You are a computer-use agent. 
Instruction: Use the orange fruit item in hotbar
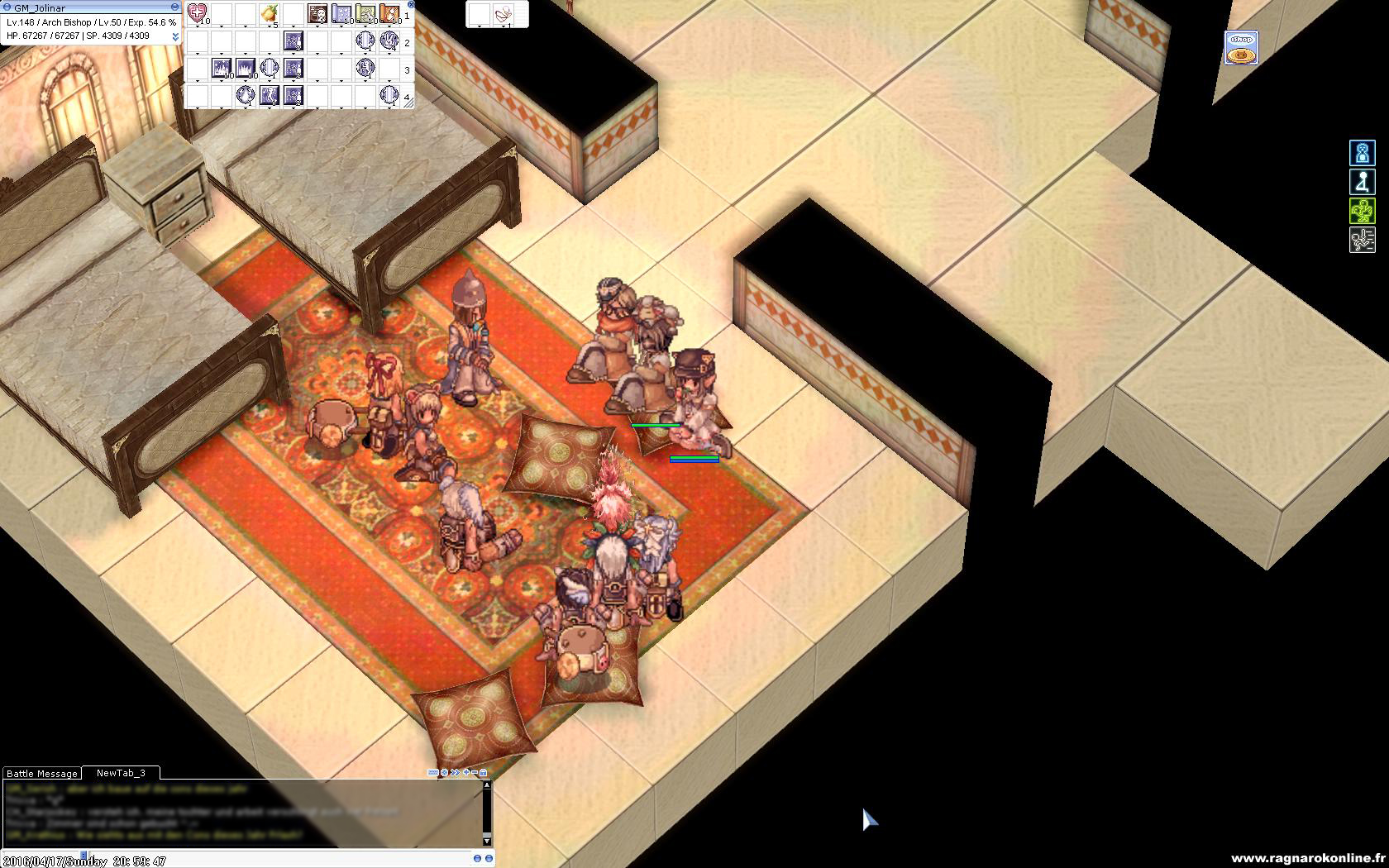pyautogui.click(x=269, y=13)
